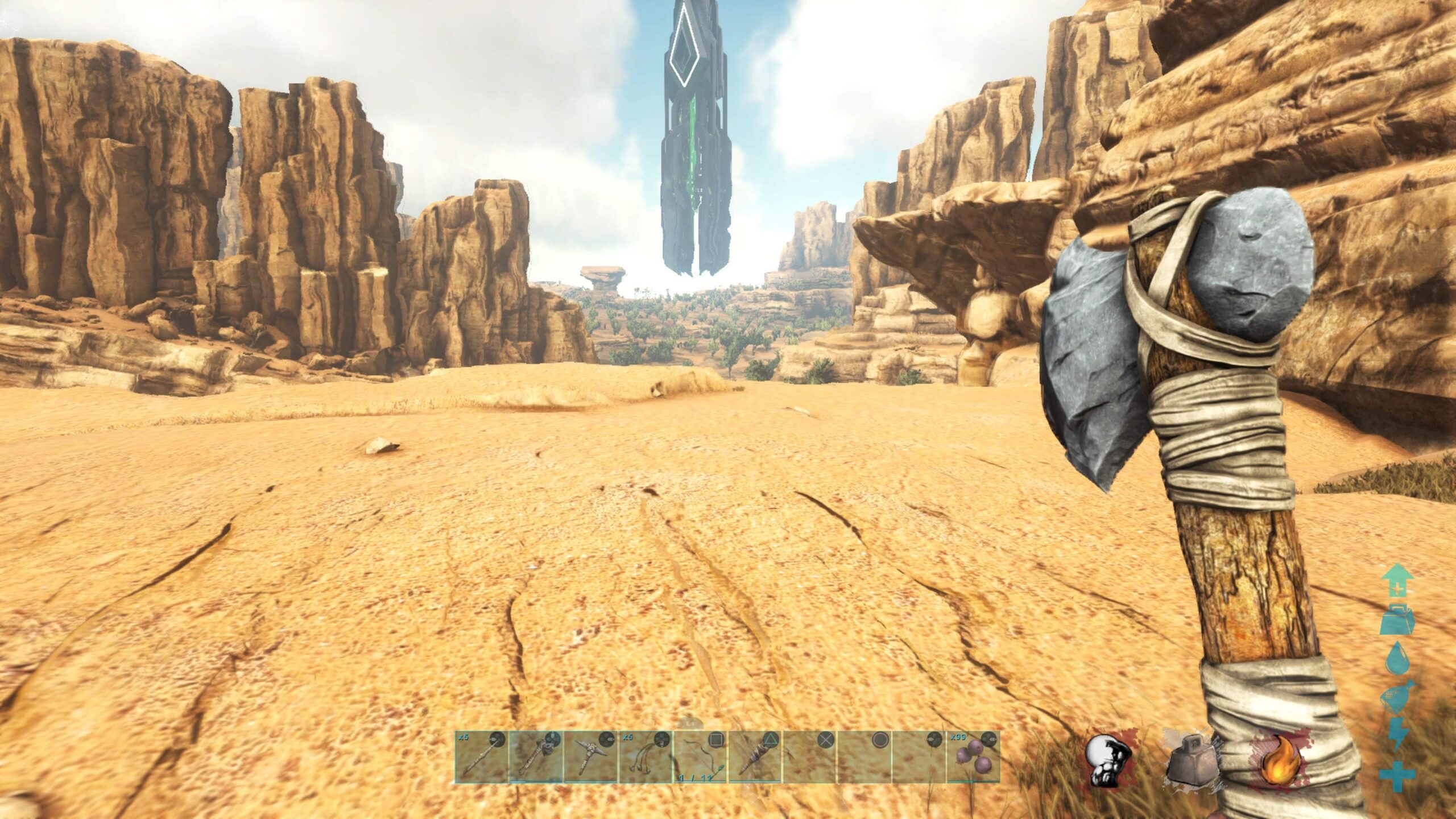The width and height of the screenshot is (1456, 819).
Task: Click the water droplet stat icon
Action: pyautogui.click(x=1397, y=659)
